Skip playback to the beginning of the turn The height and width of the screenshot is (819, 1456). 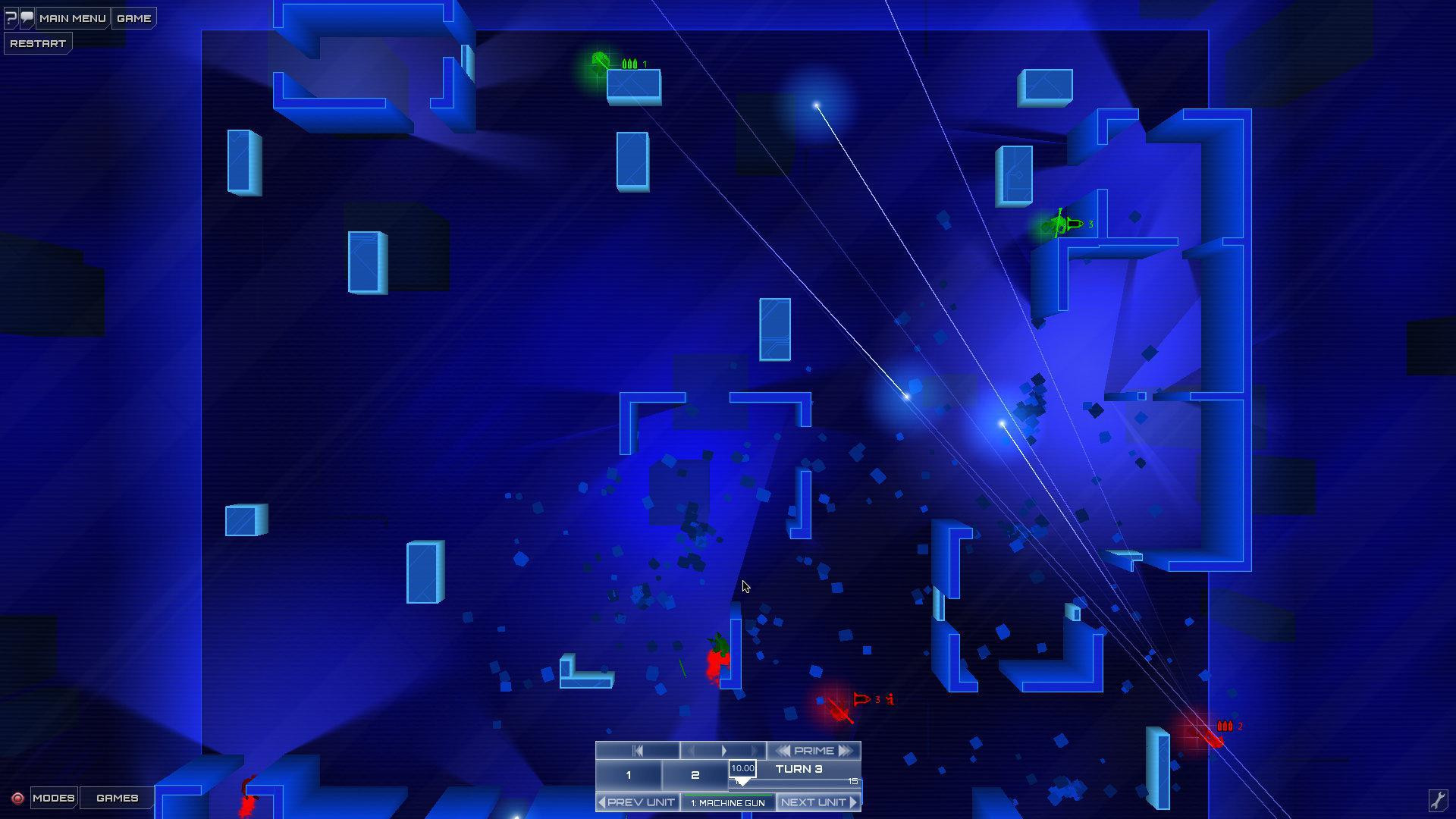click(x=638, y=751)
